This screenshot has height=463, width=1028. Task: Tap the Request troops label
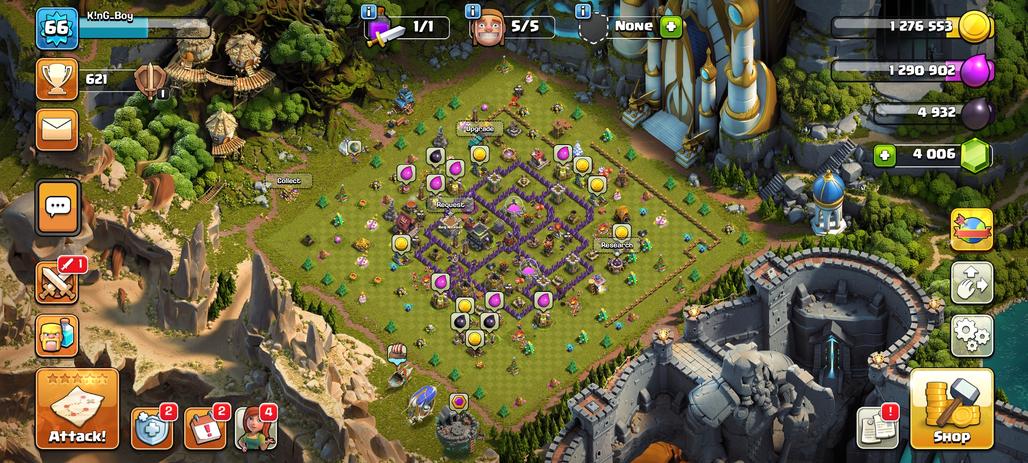(x=451, y=204)
